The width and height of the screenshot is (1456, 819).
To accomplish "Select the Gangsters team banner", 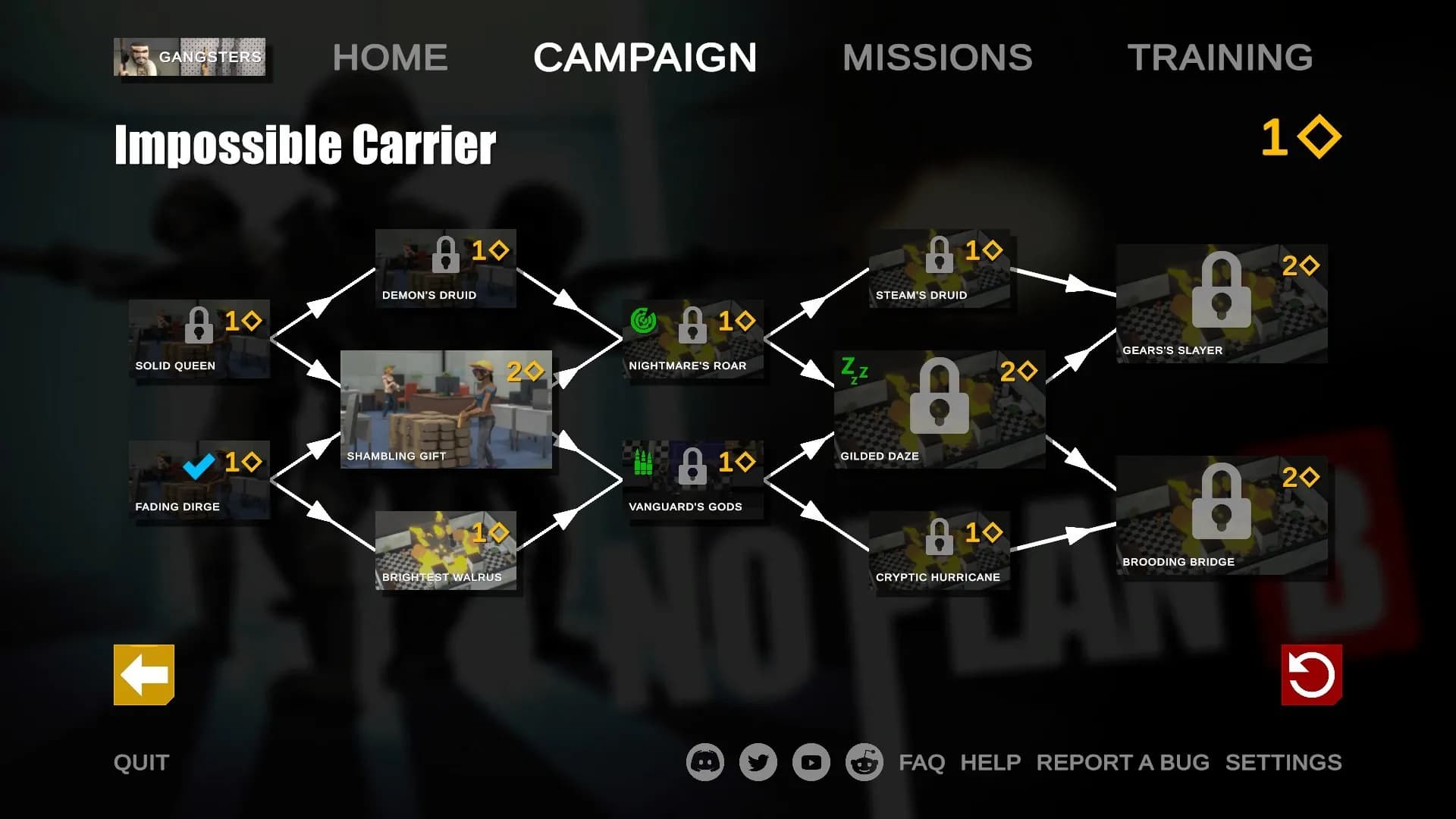I will coord(190,57).
